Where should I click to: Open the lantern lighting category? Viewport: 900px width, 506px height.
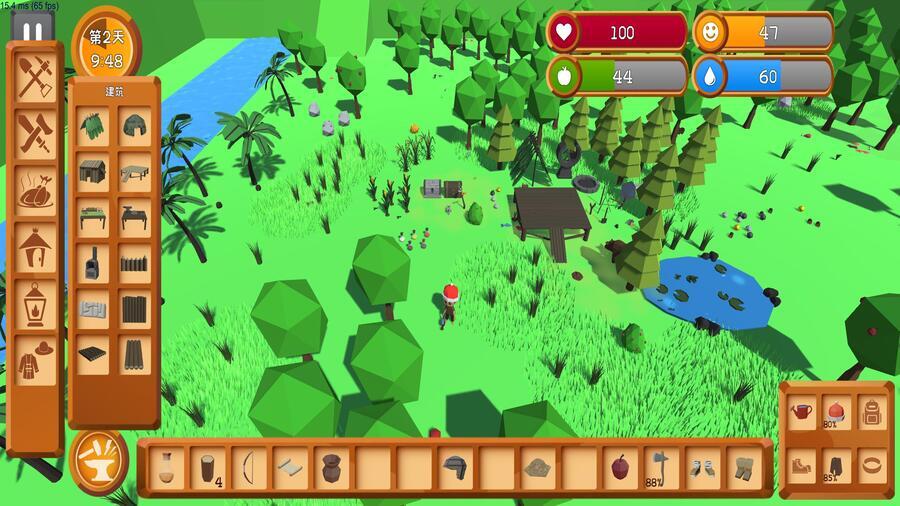point(35,300)
